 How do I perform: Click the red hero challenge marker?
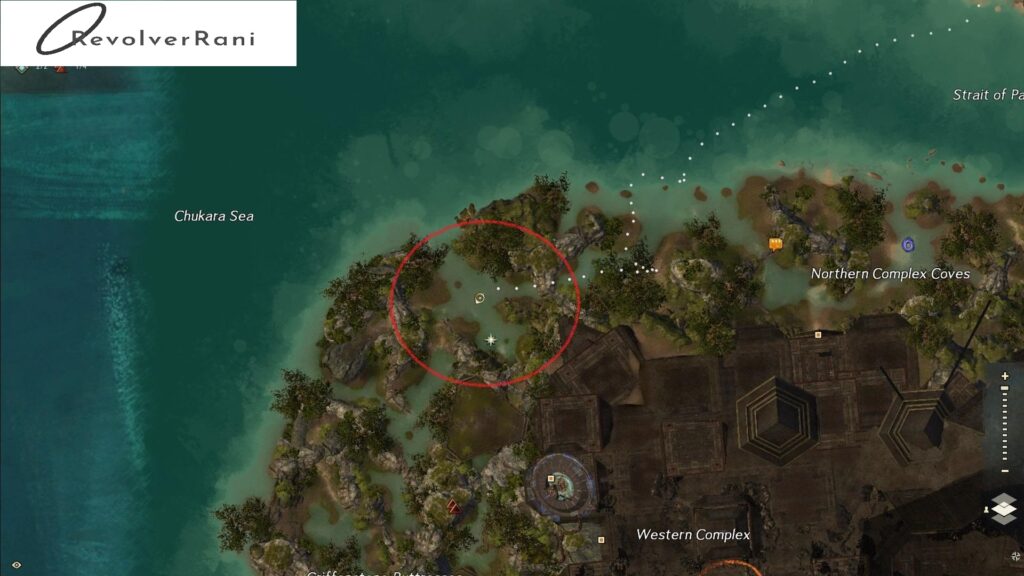(453, 506)
